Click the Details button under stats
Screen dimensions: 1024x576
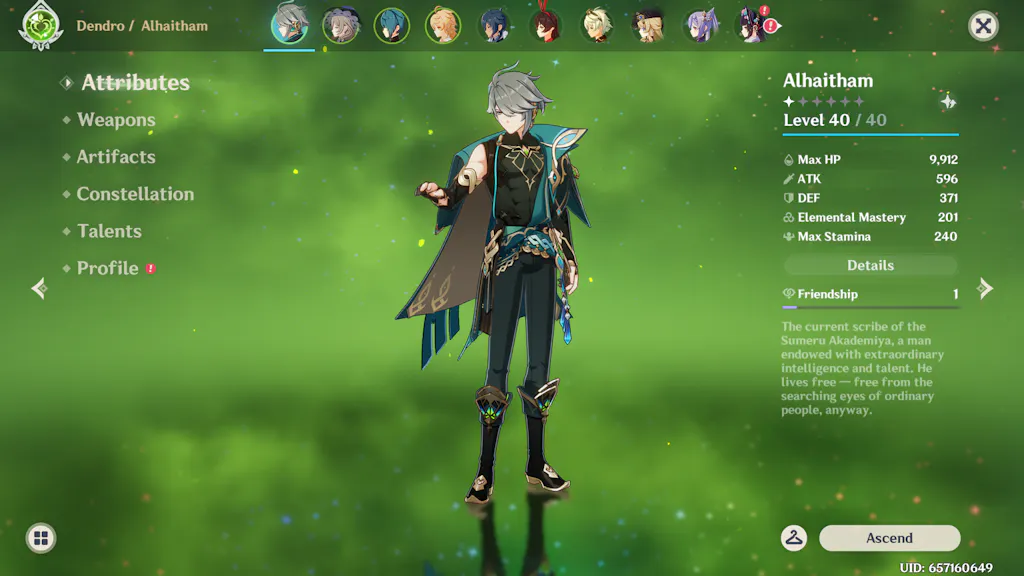click(870, 265)
